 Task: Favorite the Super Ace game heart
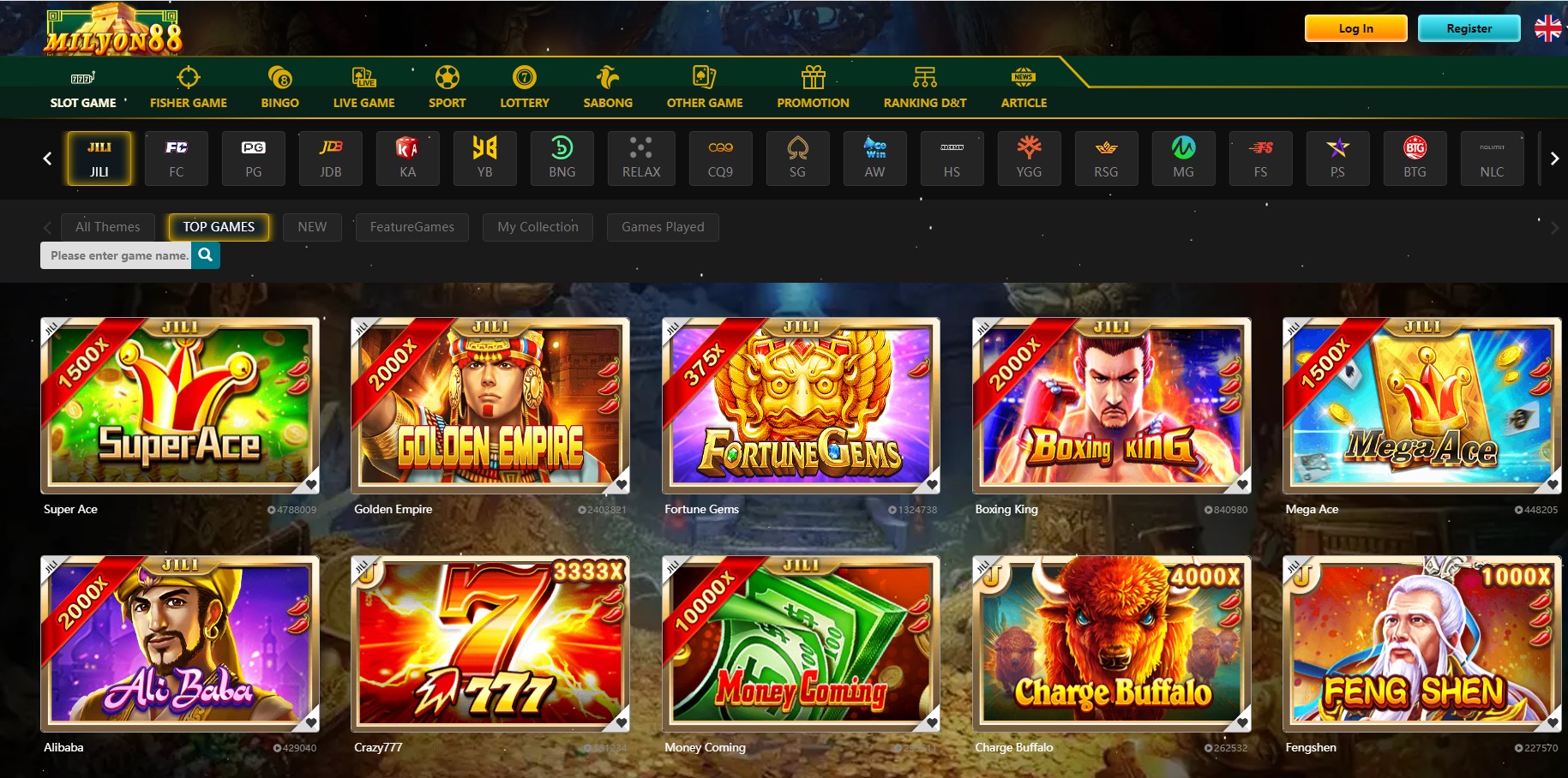coord(310,484)
